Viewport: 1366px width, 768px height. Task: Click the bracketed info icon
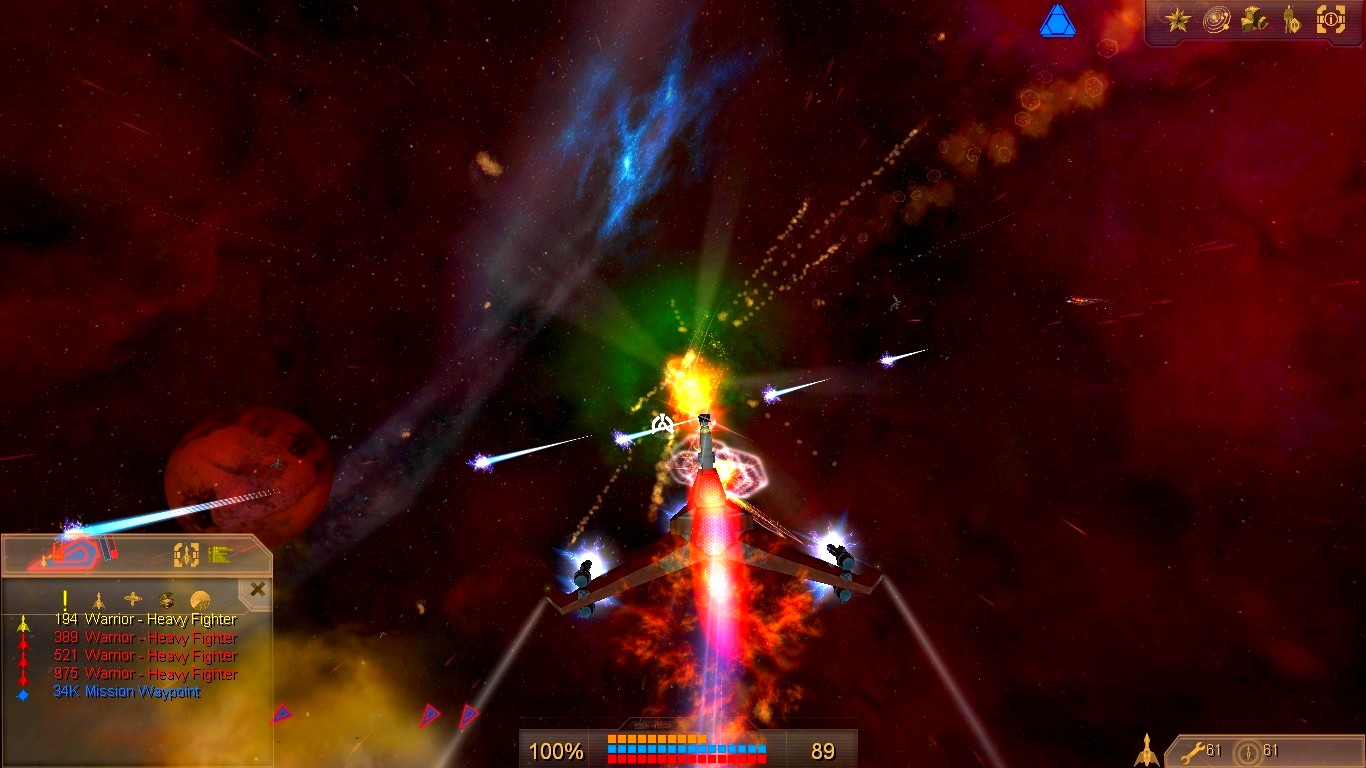tap(1331, 19)
